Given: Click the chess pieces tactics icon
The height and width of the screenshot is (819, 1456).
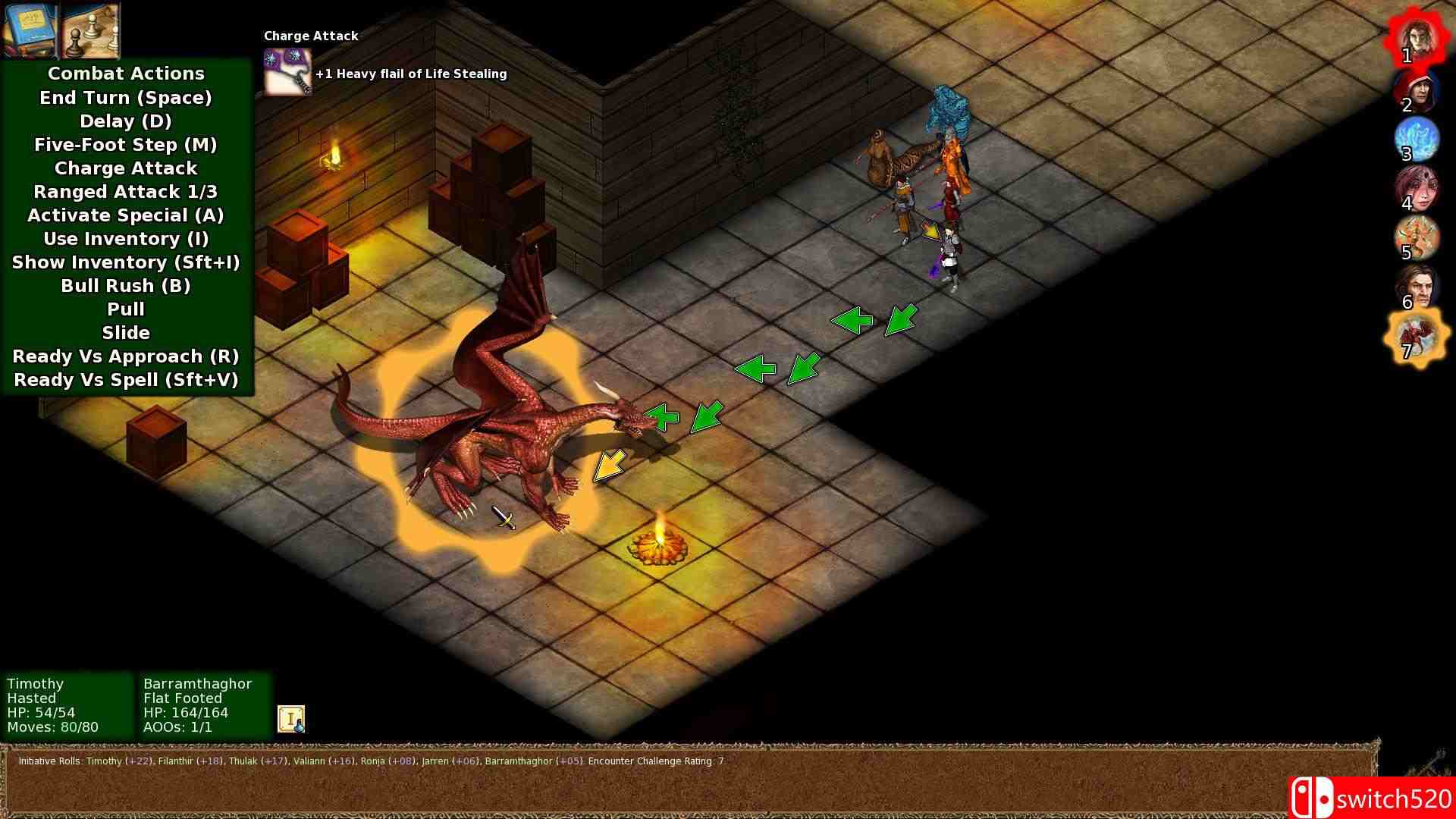Looking at the screenshot, I should [90, 31].
